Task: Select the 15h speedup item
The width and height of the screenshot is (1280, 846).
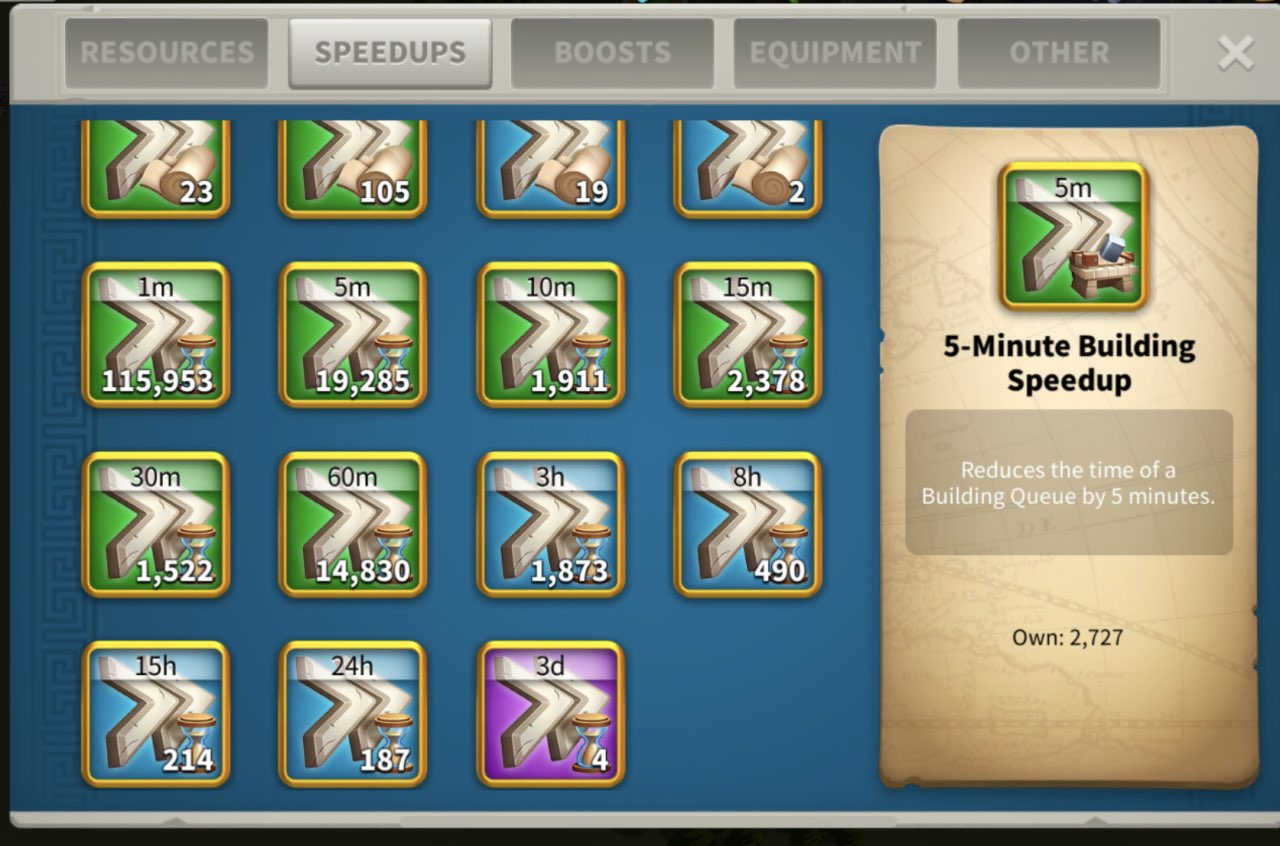Action: (x=156, y=714)
